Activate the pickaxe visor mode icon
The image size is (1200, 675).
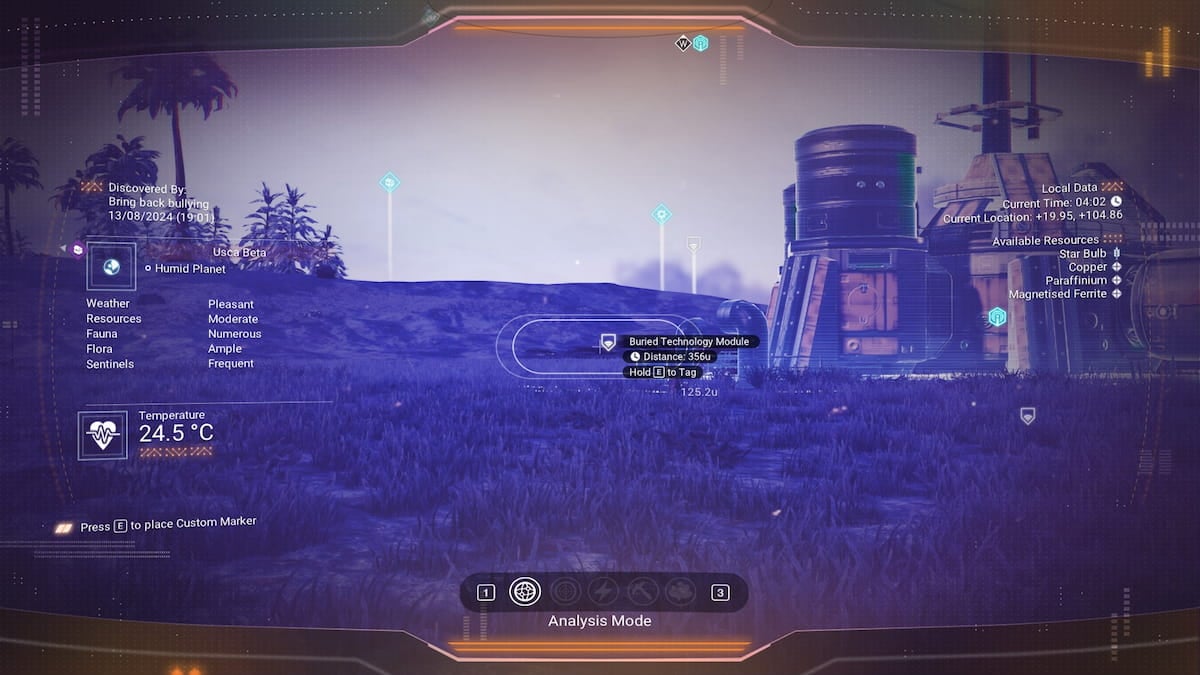pos(642,592)
